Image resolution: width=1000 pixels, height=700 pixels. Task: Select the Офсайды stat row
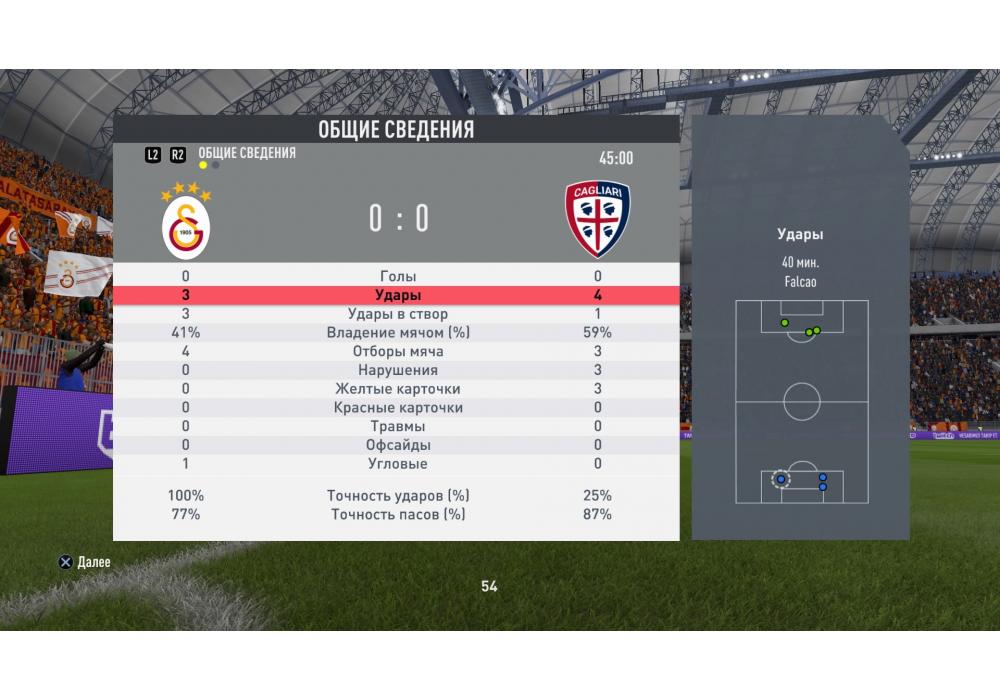point(397,445)
